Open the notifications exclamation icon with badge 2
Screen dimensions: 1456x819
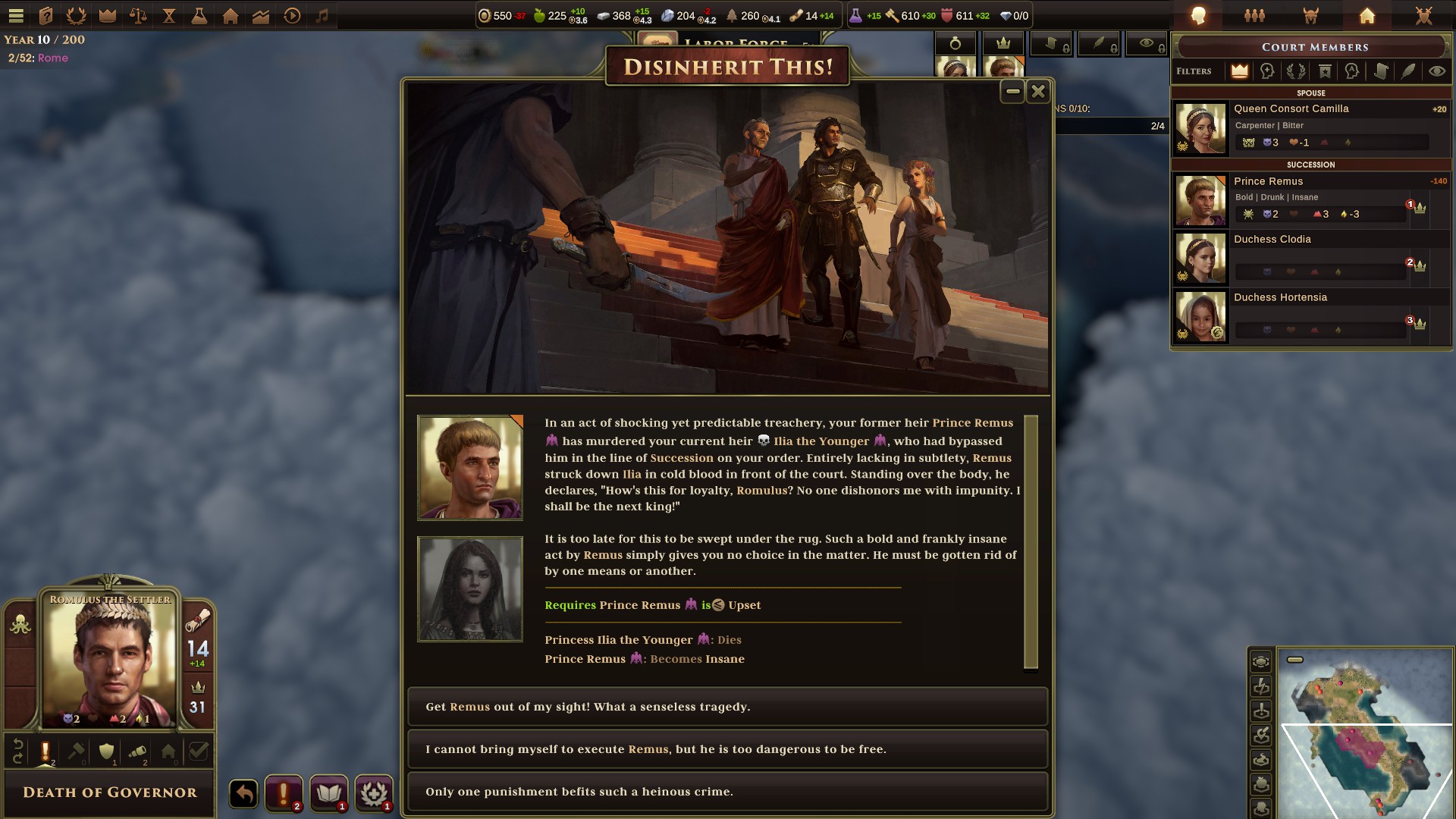(x=283, y=793)
